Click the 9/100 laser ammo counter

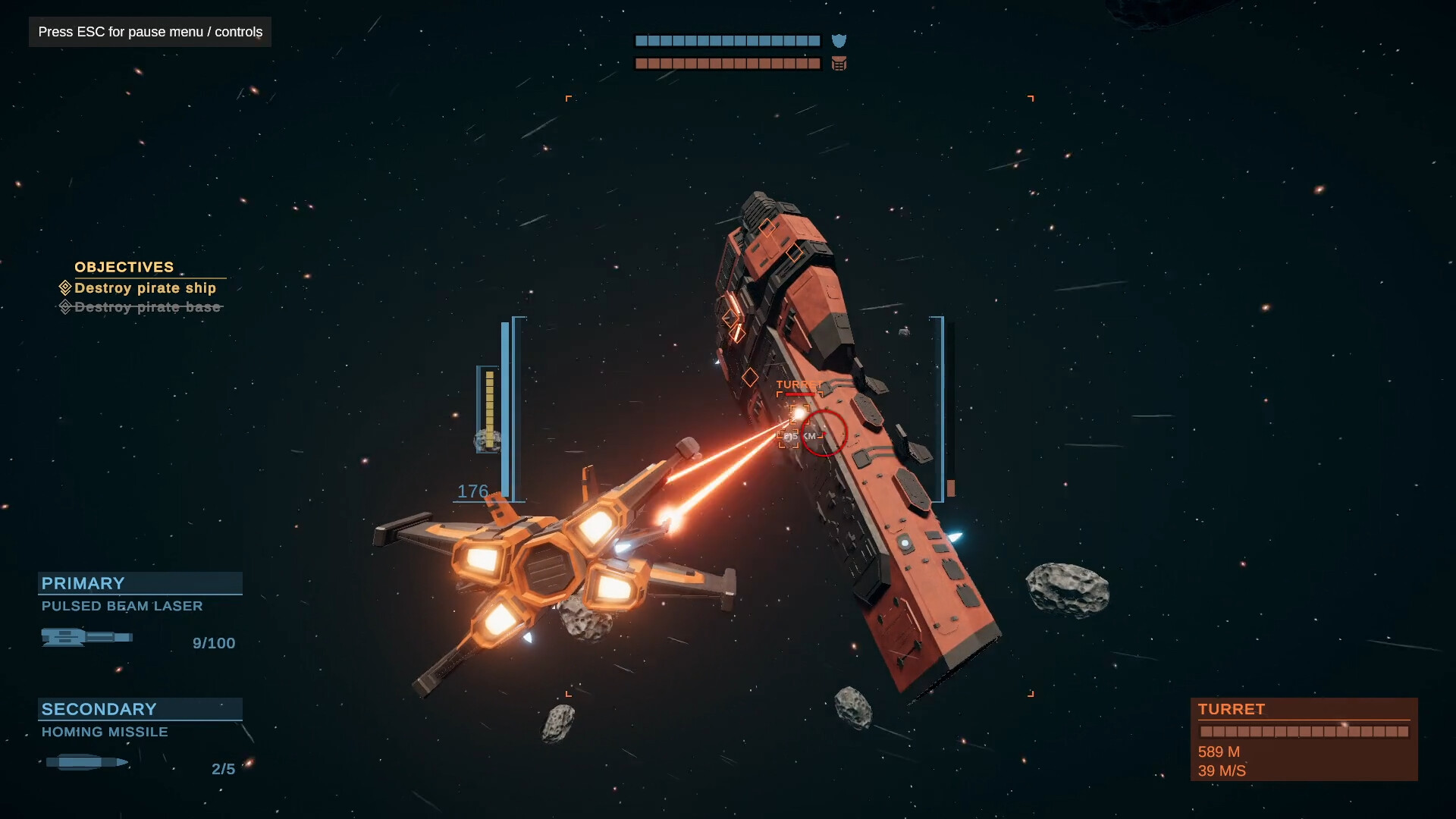[x=214, y=642]
